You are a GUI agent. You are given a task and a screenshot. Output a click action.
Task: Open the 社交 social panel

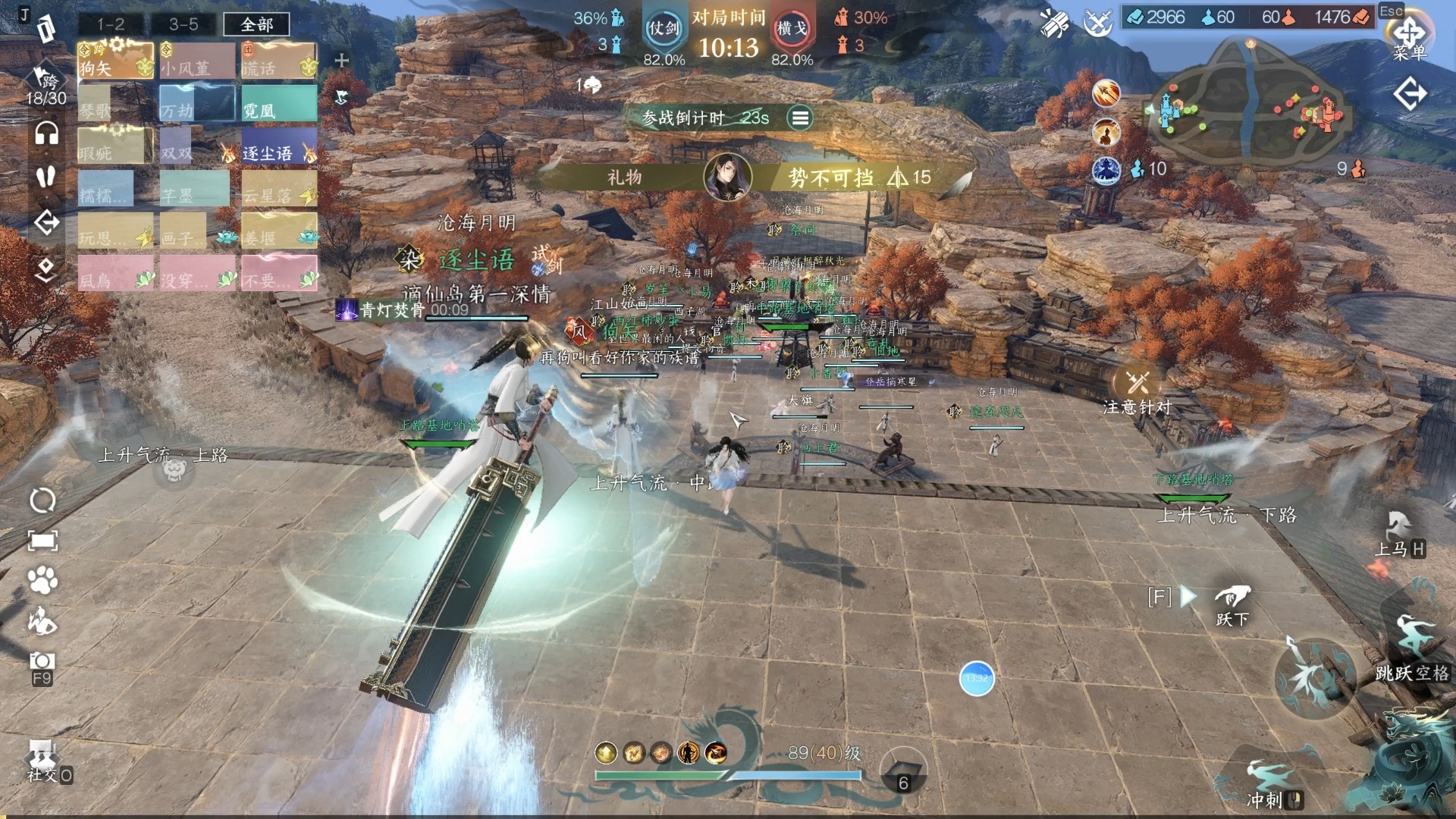point(43,761)
